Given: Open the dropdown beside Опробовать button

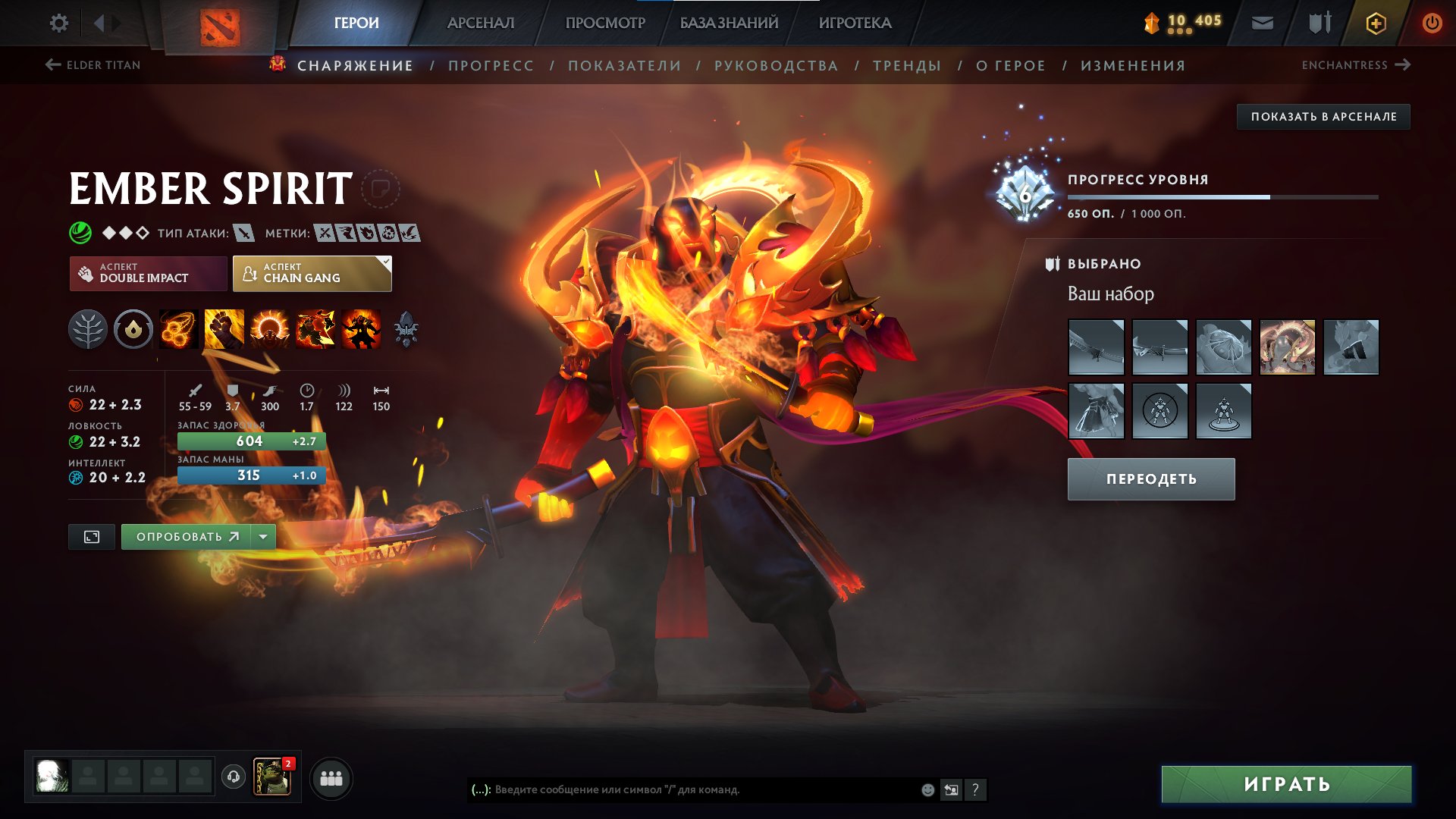Looking at the screenshot, I should (262, 536).
